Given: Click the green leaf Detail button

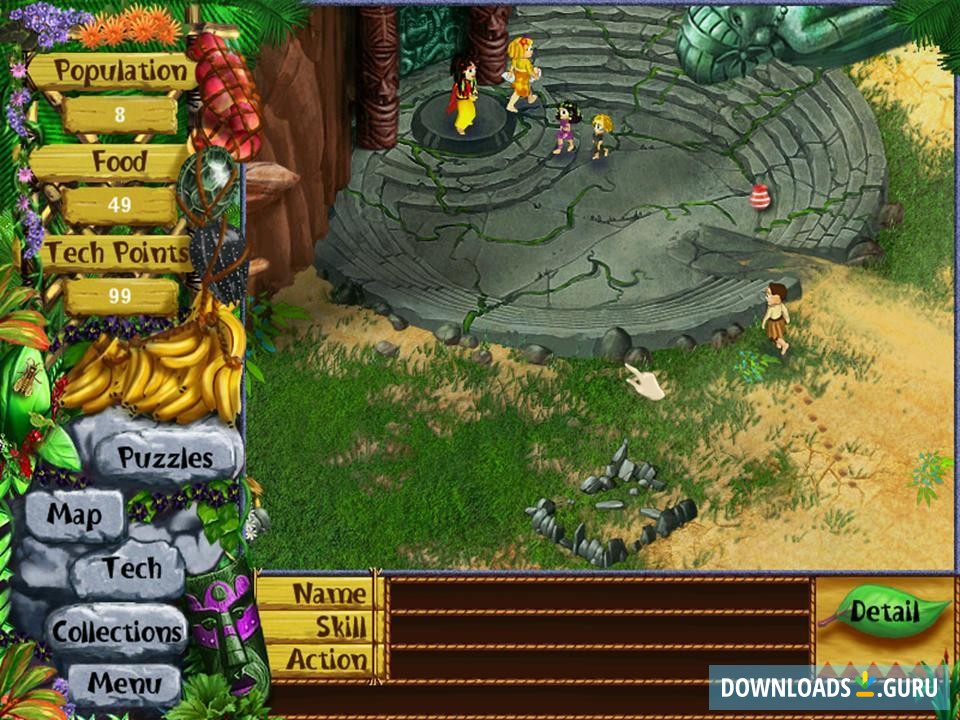Looking at the screenshot, I should click(886, 611).
